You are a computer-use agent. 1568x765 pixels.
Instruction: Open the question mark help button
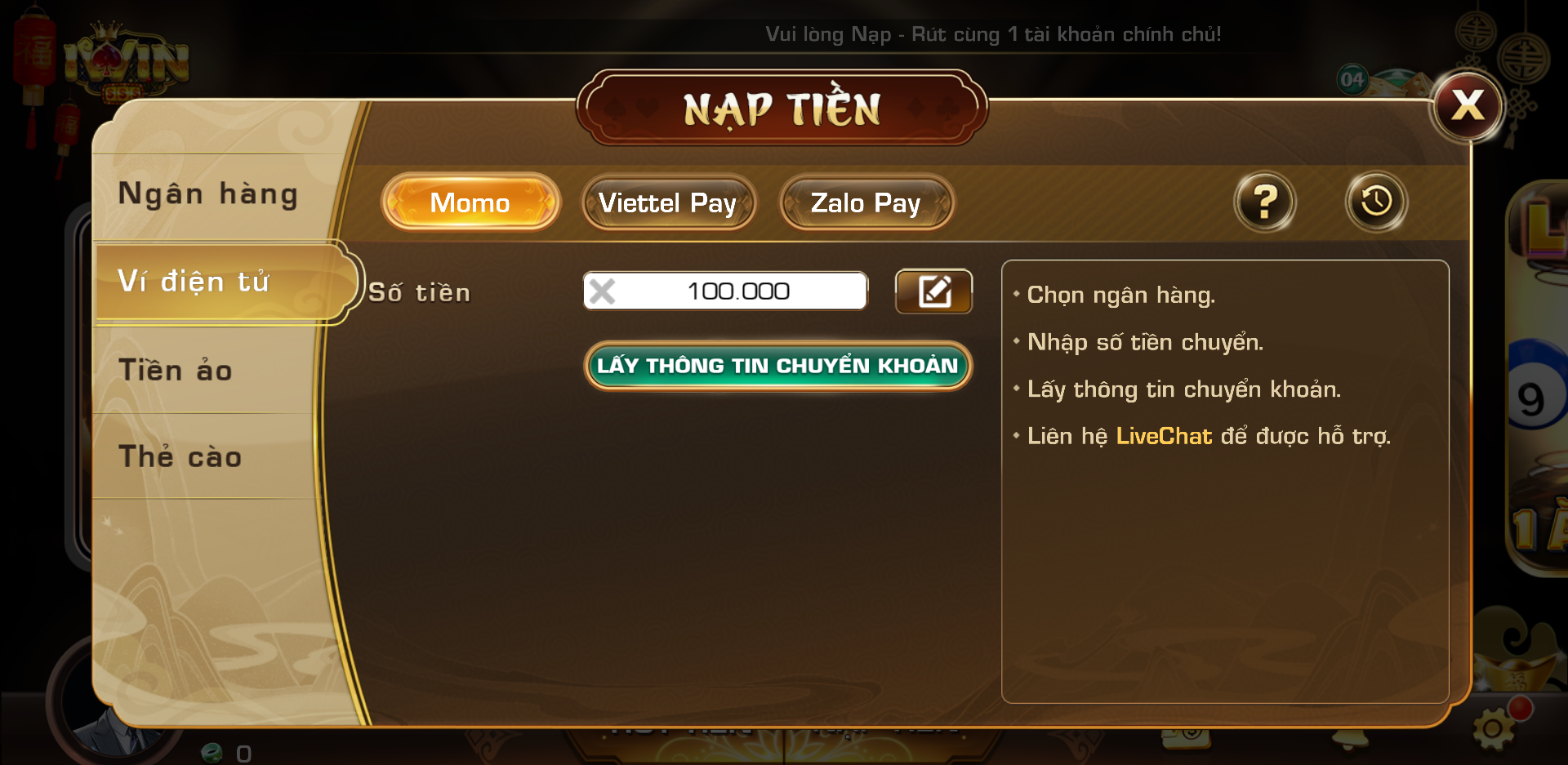pyautogui.click(x=1264, y=202)
